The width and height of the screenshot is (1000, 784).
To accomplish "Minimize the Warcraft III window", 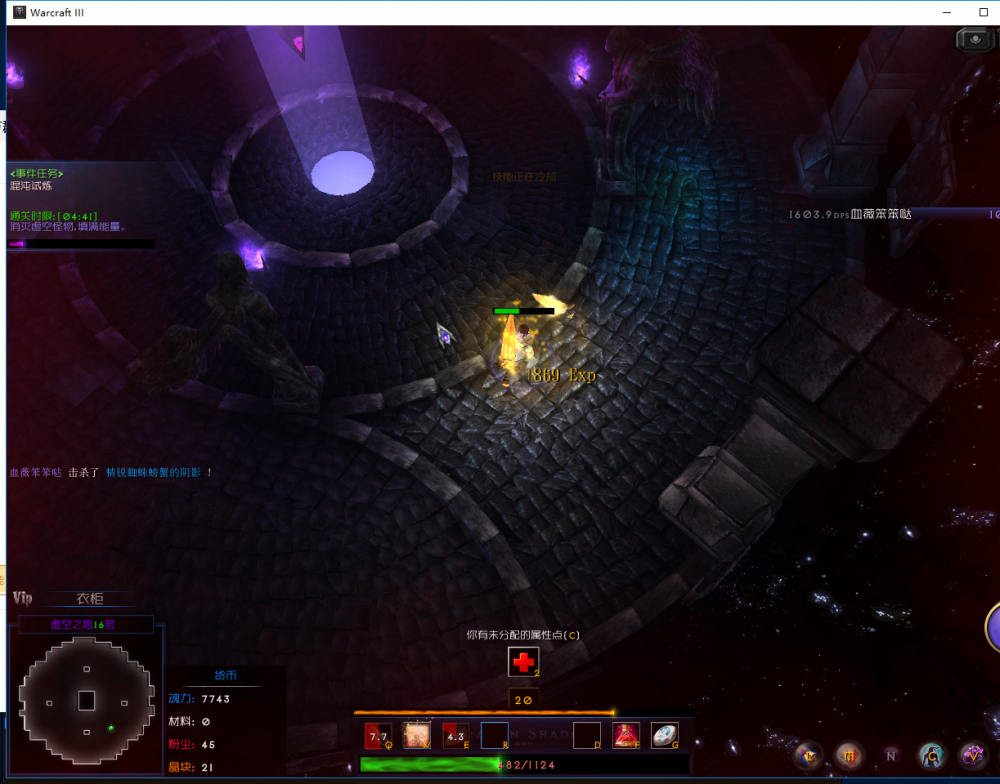I will click(x=947, y=12).
